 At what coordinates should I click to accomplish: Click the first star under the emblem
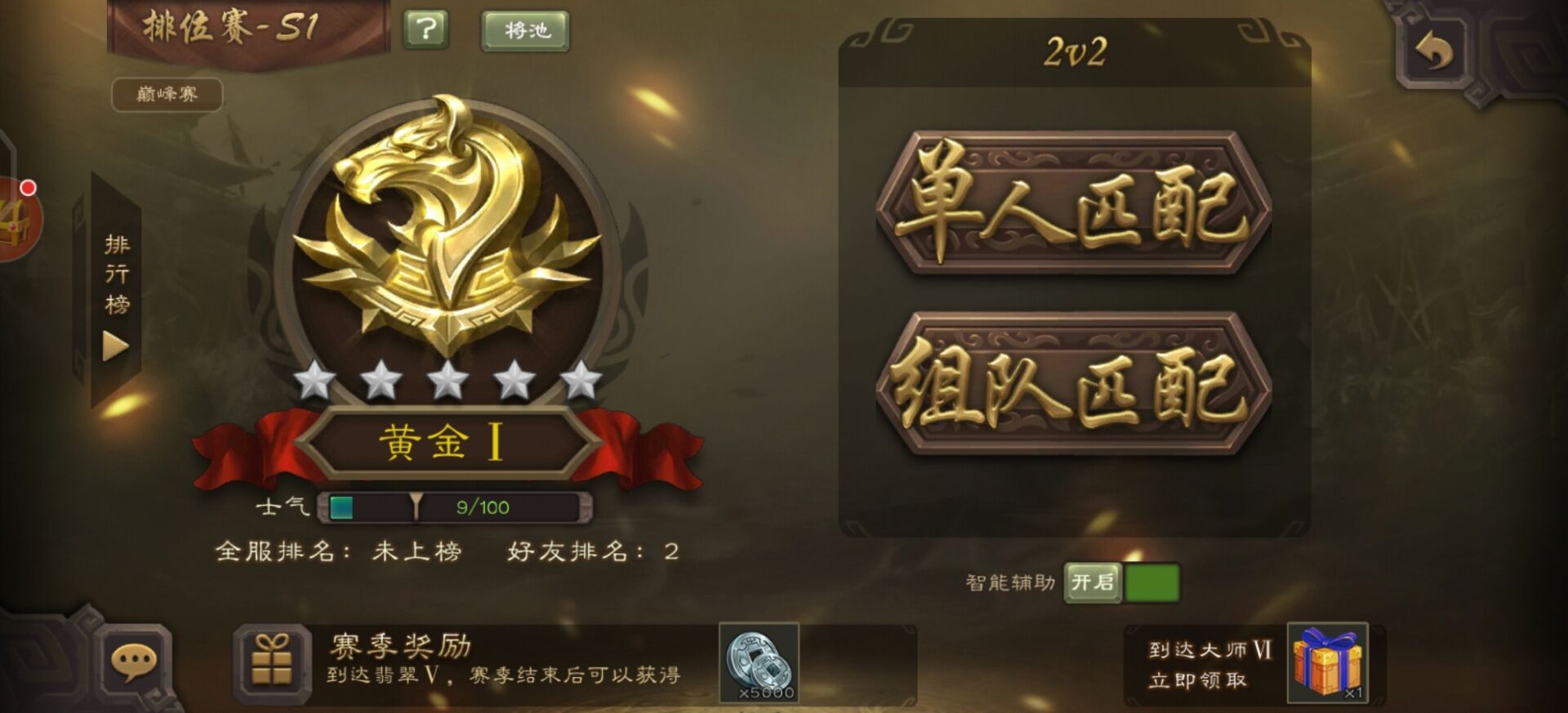(314, 378)
